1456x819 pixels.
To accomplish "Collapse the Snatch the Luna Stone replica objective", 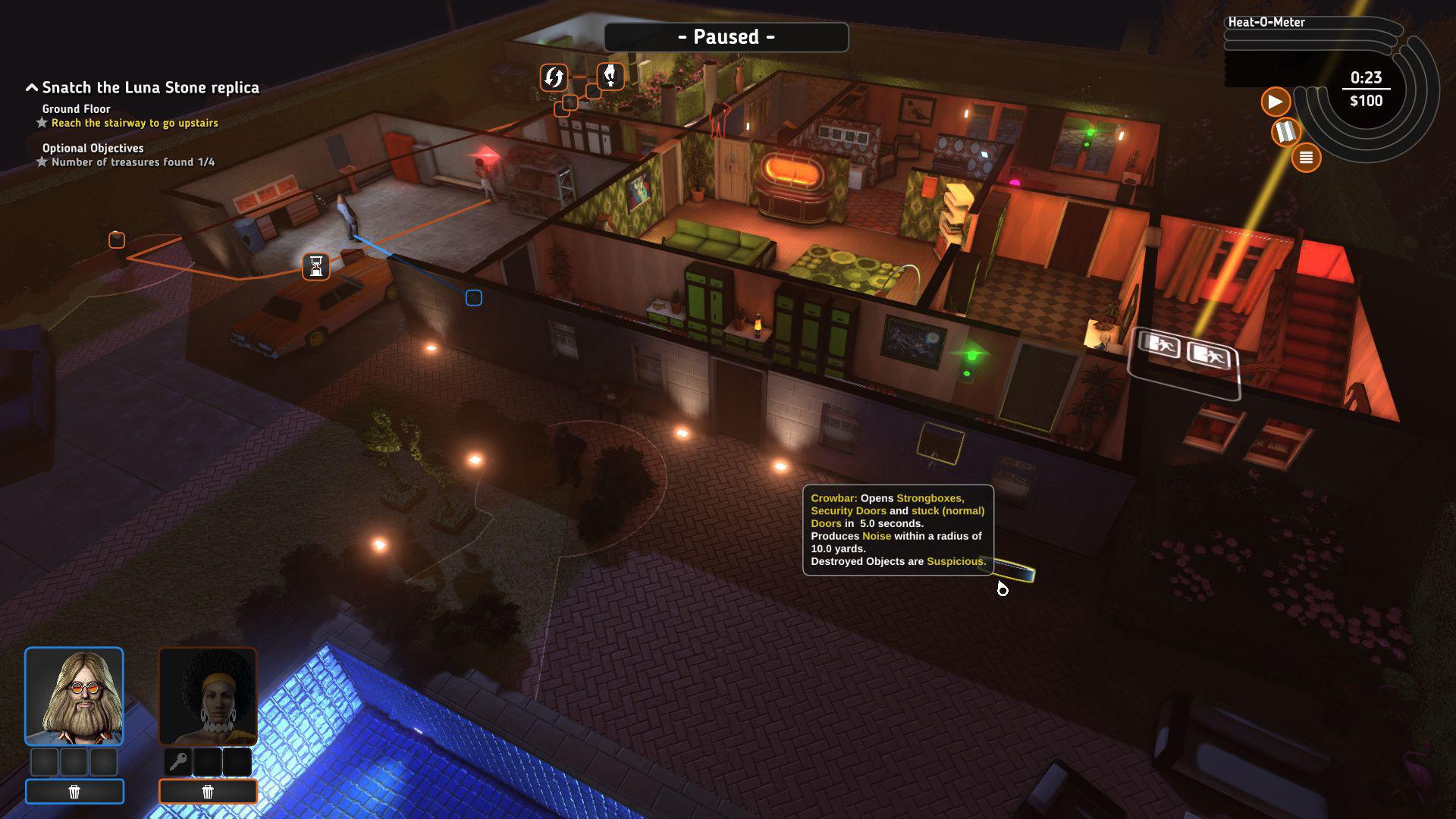I will [31, 86].
